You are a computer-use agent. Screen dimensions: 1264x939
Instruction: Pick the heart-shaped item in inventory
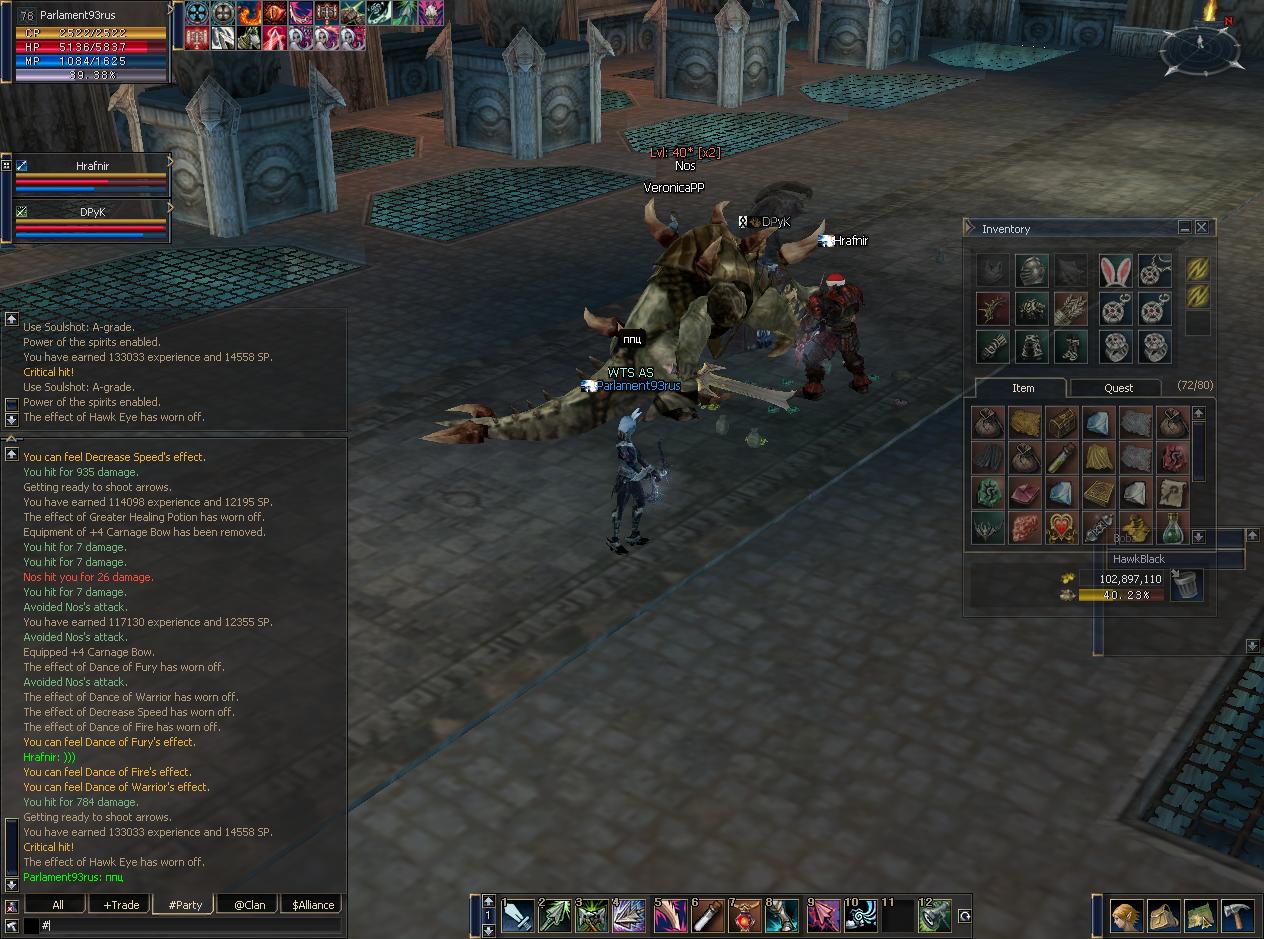pyautogui.click(x=1062, y=528)
